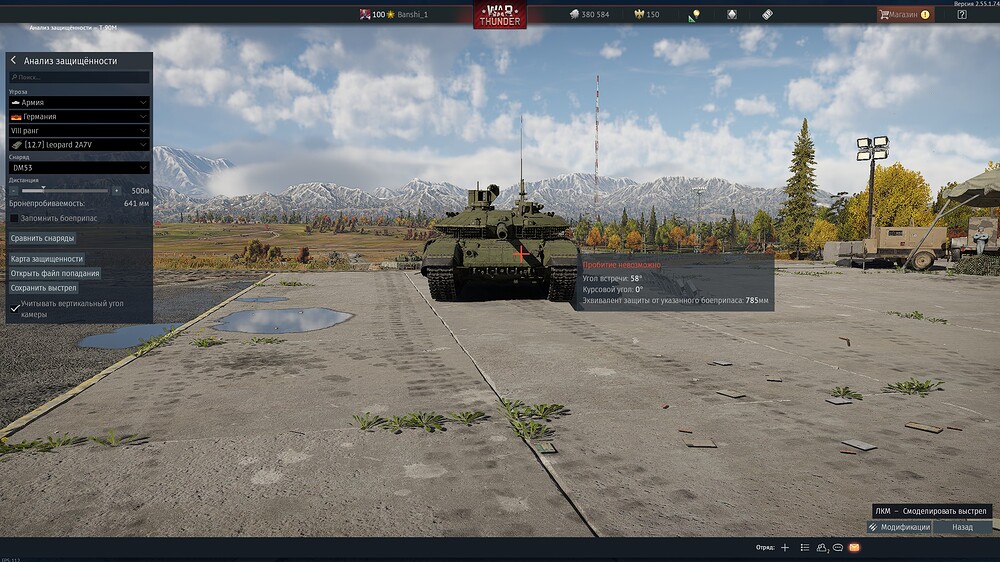
Task: Click the Сравнить снаряды button
Action: [x=42, y=238]
